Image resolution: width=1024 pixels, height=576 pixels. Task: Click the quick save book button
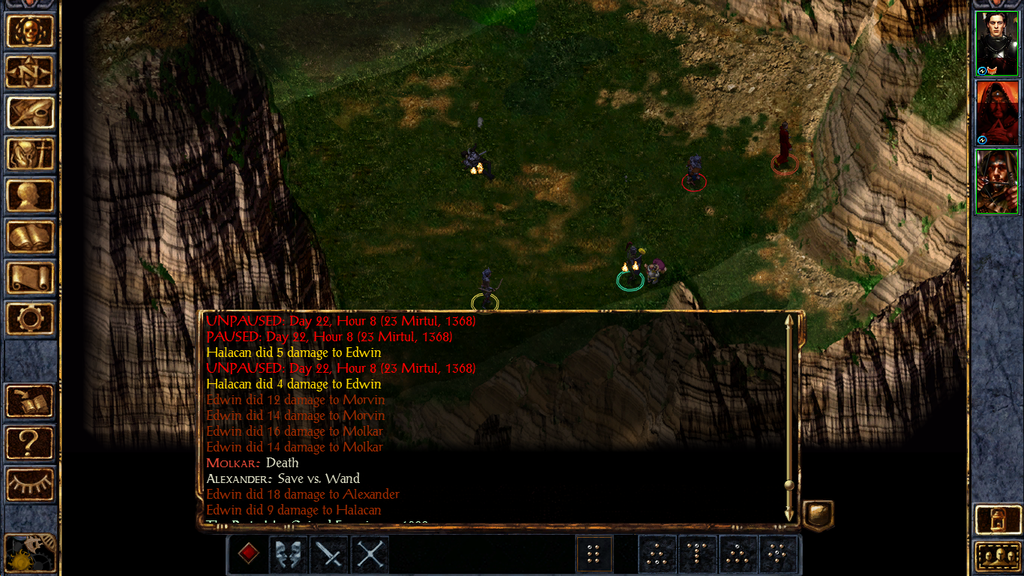coord(30,401)
